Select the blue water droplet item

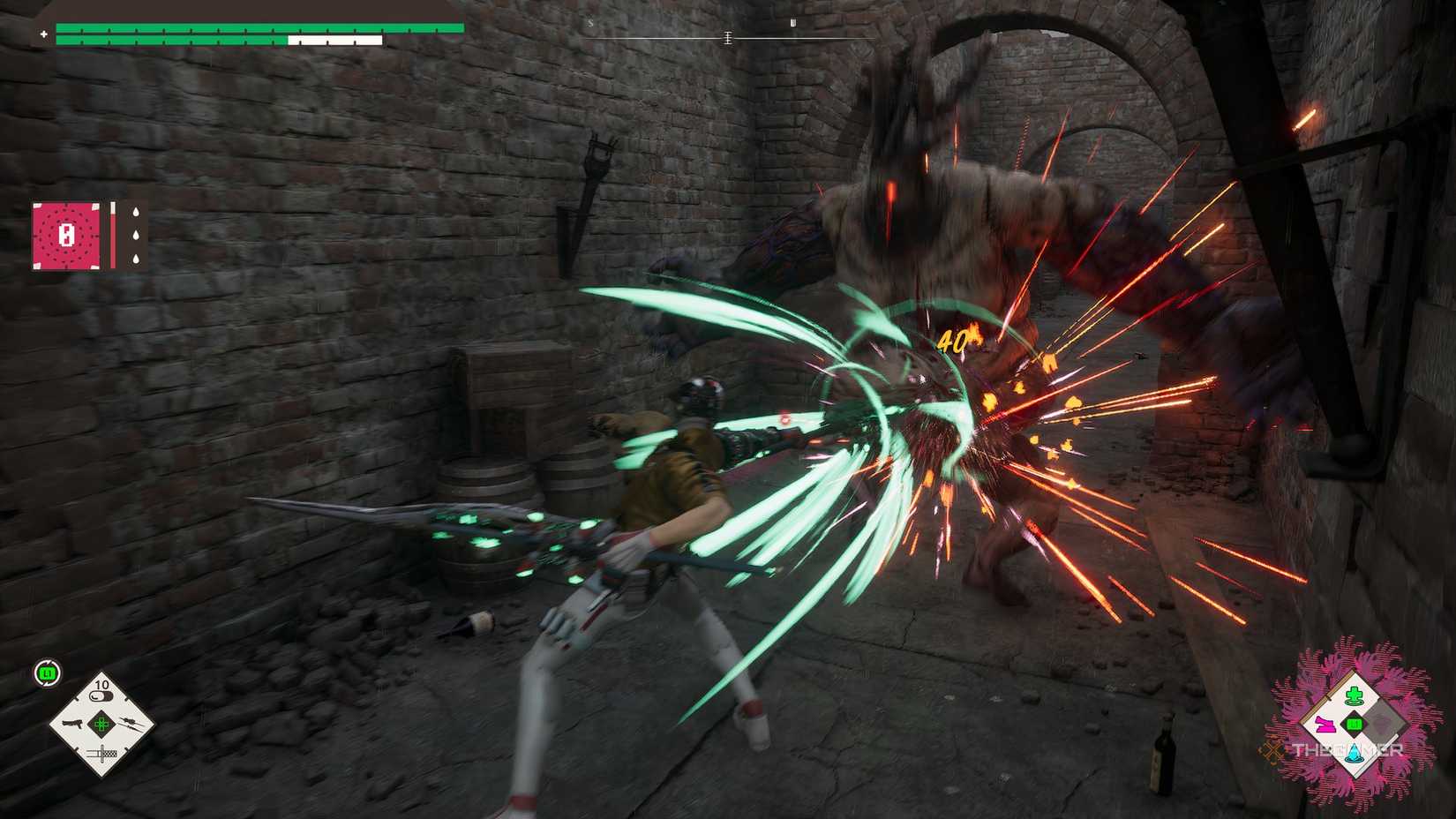pos(1354,753)
